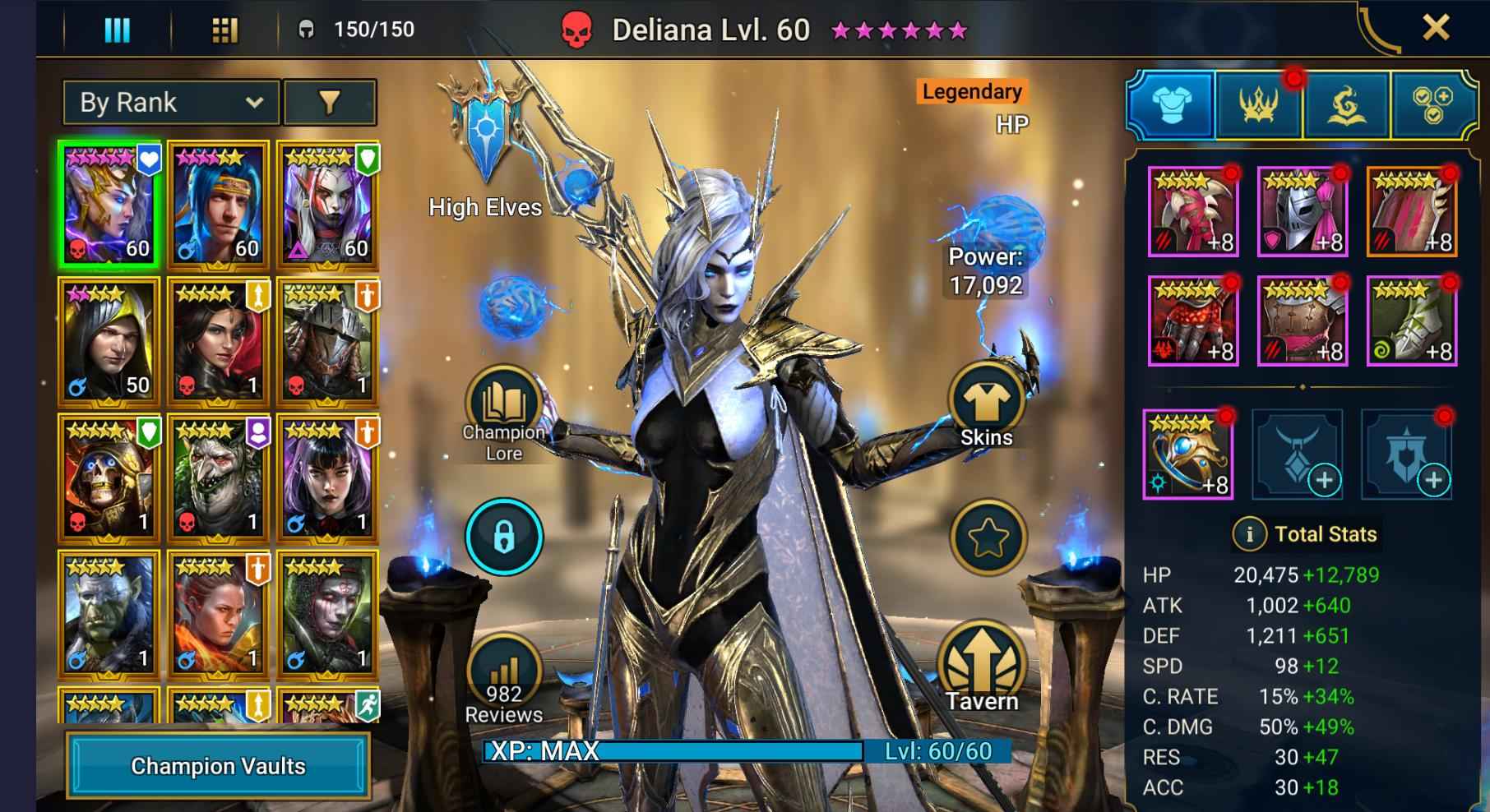Viewport: 1490px width, 812px height.
Task: Click the Champion Lore book icon
Action: pos(502,399)
